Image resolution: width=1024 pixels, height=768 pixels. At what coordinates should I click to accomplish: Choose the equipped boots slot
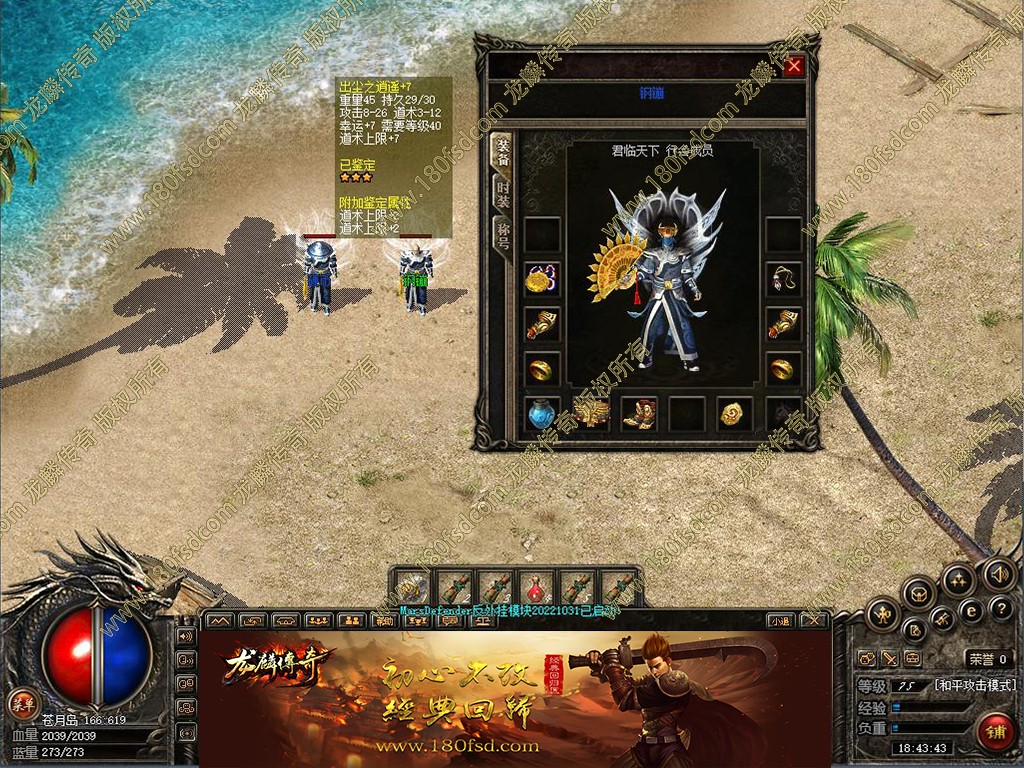638,413
